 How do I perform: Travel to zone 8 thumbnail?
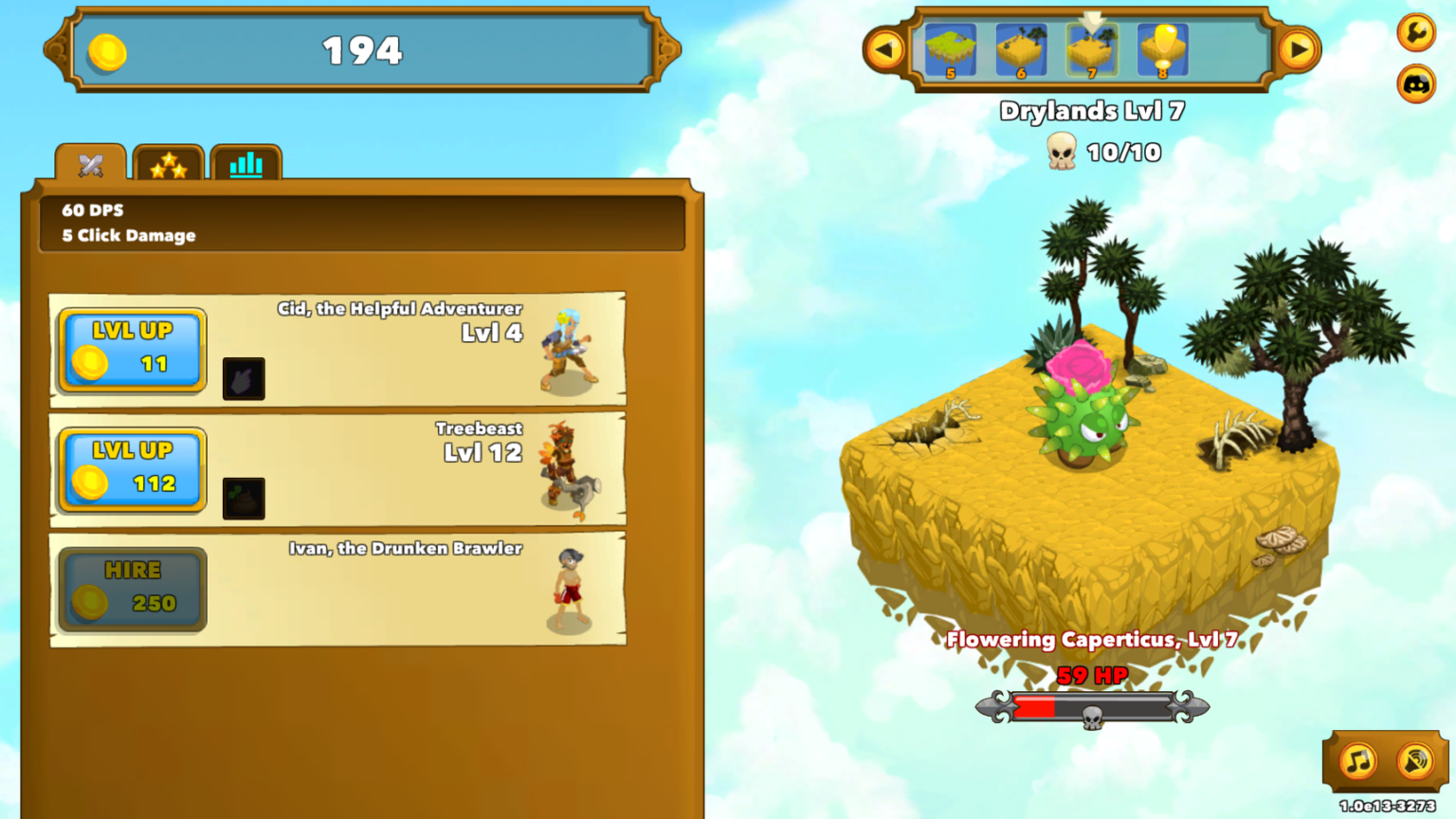point(1162,50)
